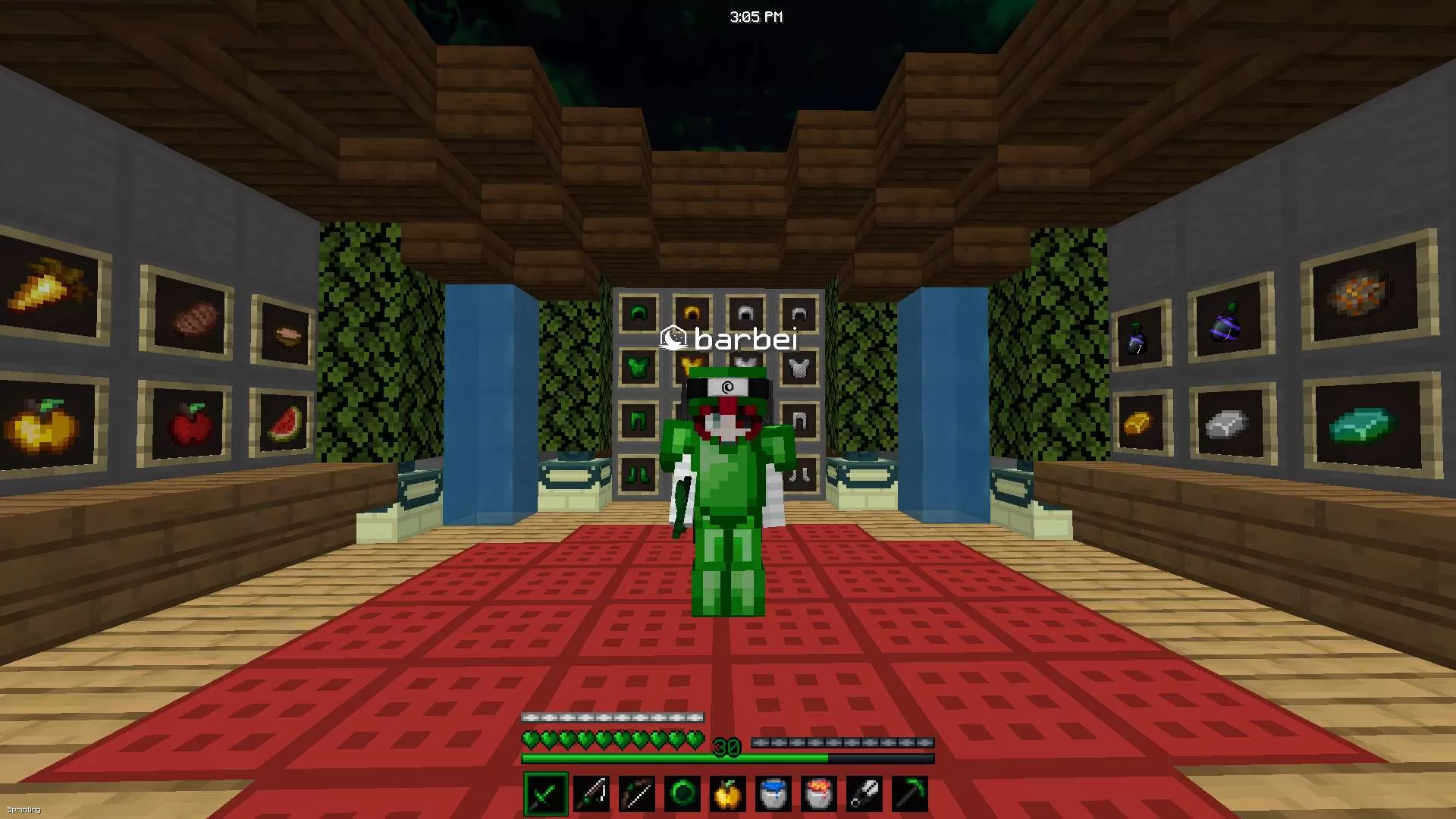The width and height of the screenshot is (1456, 819).
Task: Select the golden apple in the hotbar
Action: (x=728, y=792)
